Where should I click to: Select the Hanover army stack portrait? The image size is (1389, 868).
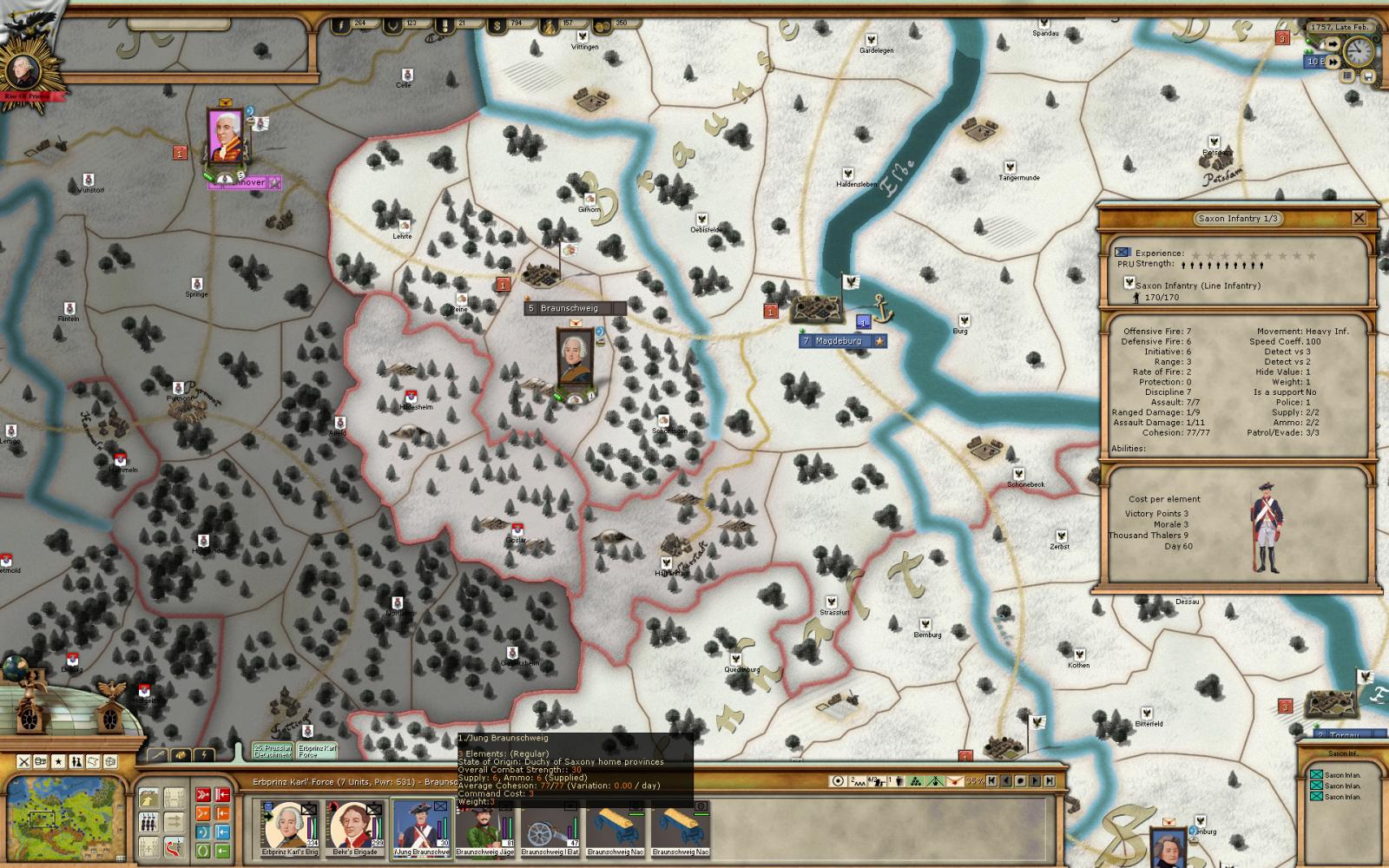228,137
